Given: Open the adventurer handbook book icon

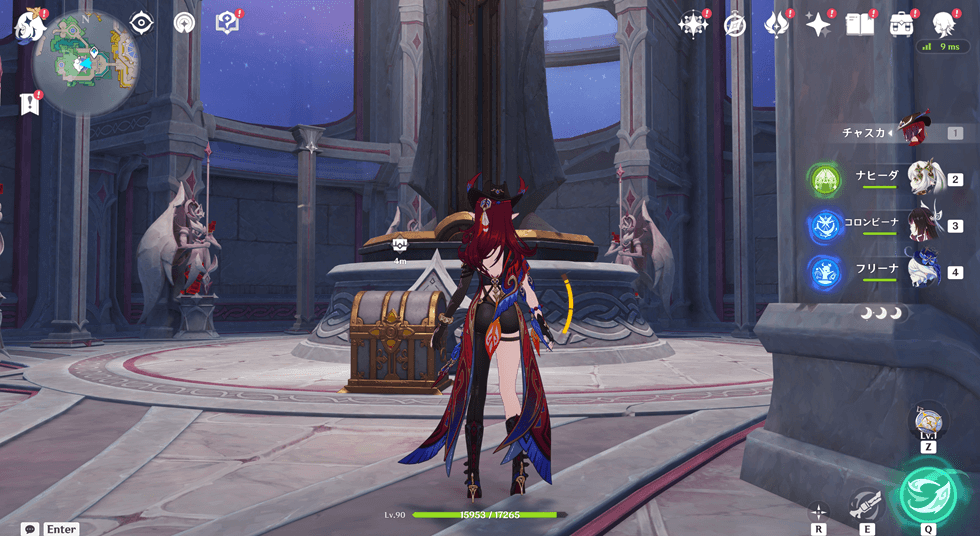Looking at the screenshot, I should (860, 25).
